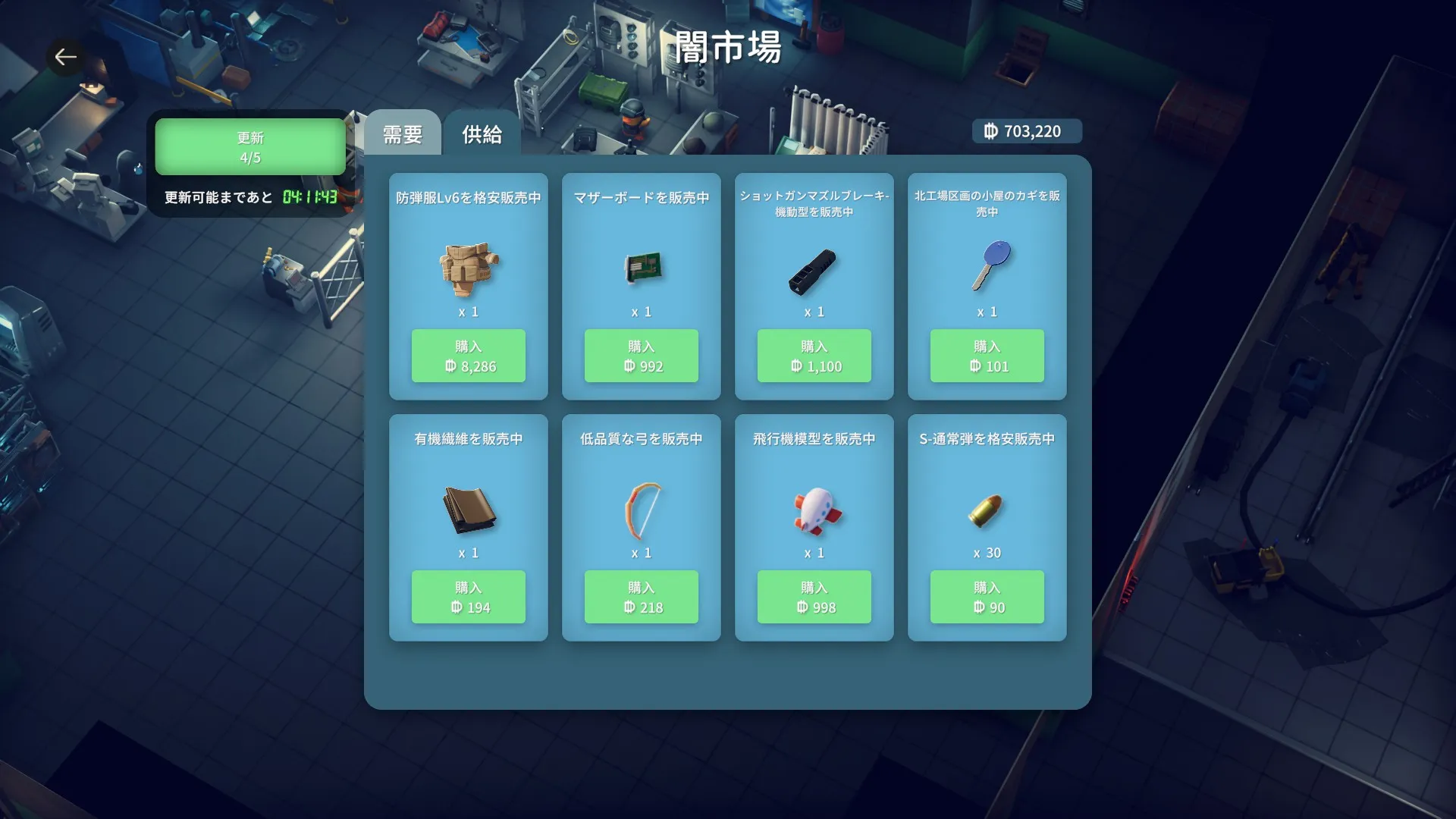Purchase the low-quality bow for 218
The image size is (1456, 819).
pos(642,597)
